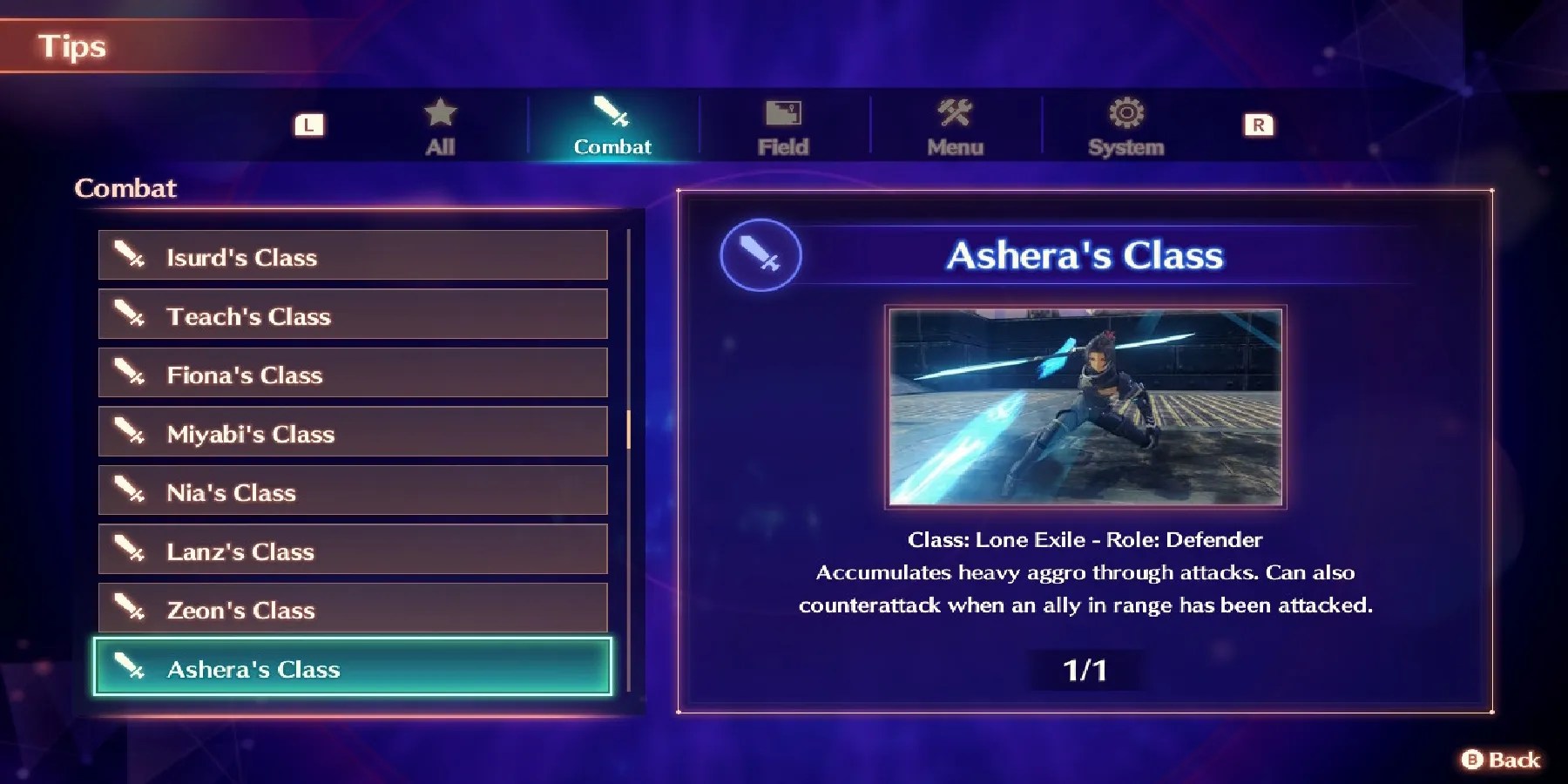Image resolution: width=1568 pixels, height=784 pixels.
Task: Click the circular sword emblem beside Ashera's Class title
Action: pyautogui.click(x=760, y=255)
